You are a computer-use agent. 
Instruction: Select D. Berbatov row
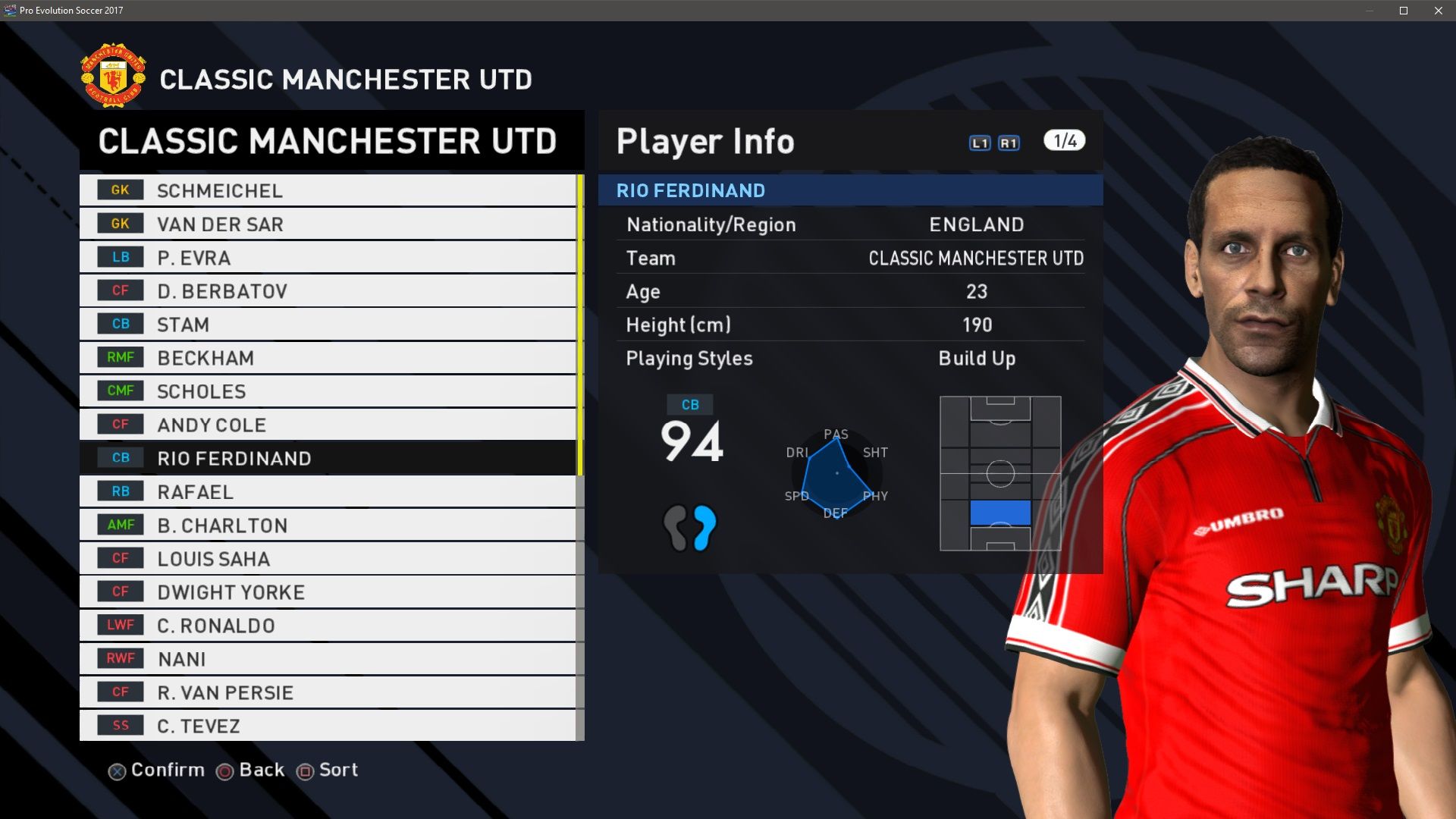[x=328, y=290]
